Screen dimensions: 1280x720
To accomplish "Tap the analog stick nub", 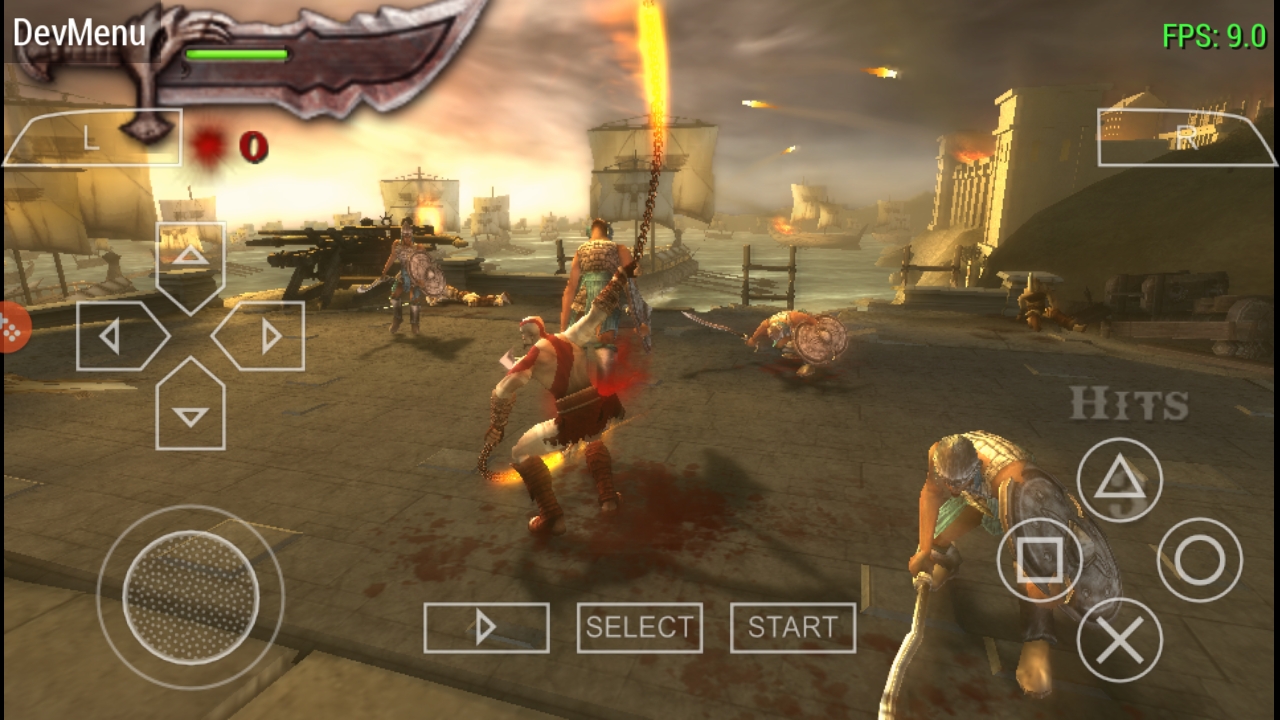I will click(190, 598).
